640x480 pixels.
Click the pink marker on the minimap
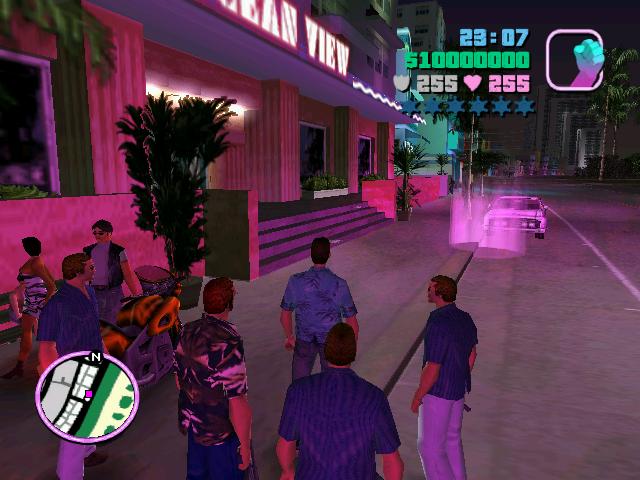89,395
